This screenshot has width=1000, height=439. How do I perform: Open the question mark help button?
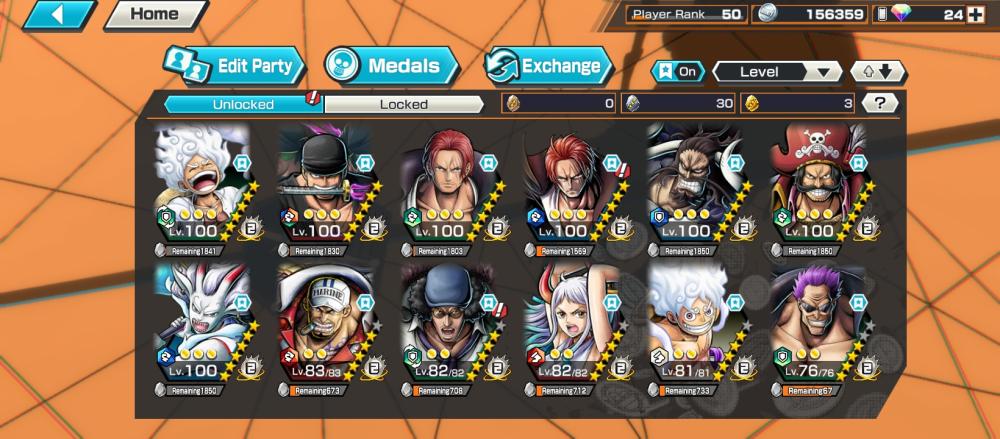[x=879, y=103]
